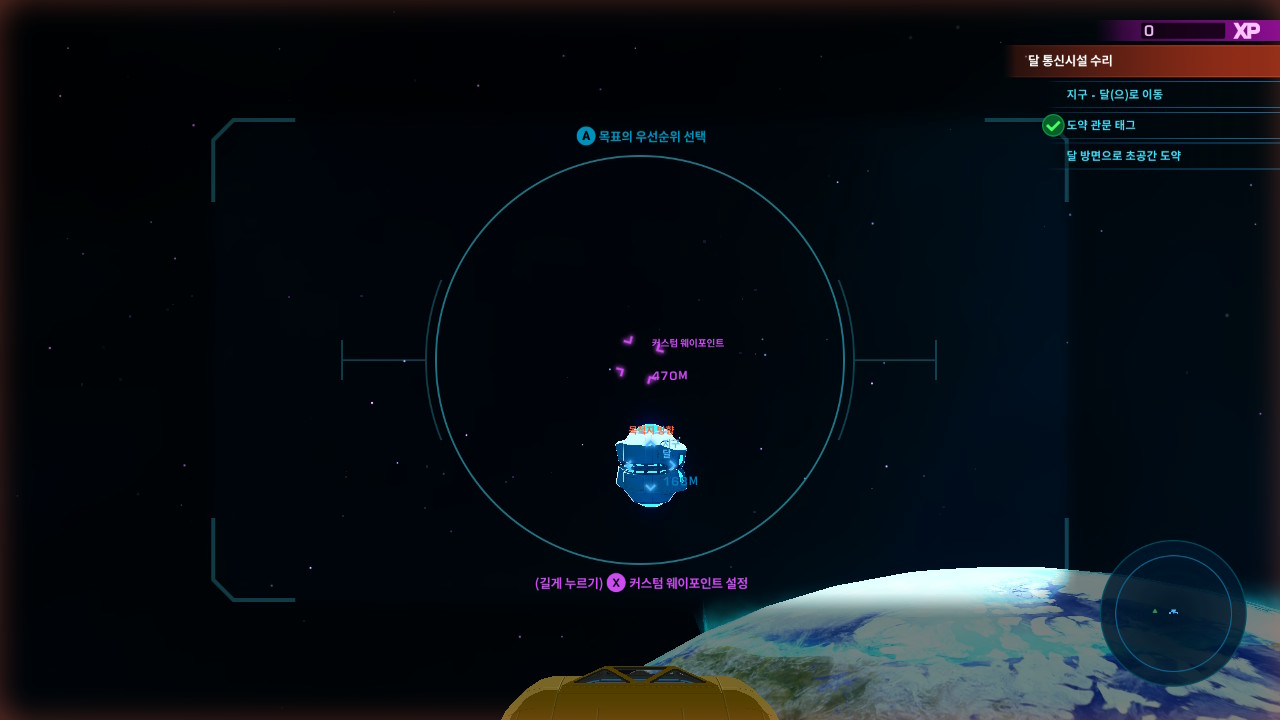Screen dimensions: 1280x720
Task: Toggle the second purple marker near the waypoint
Action: (620, 373)
